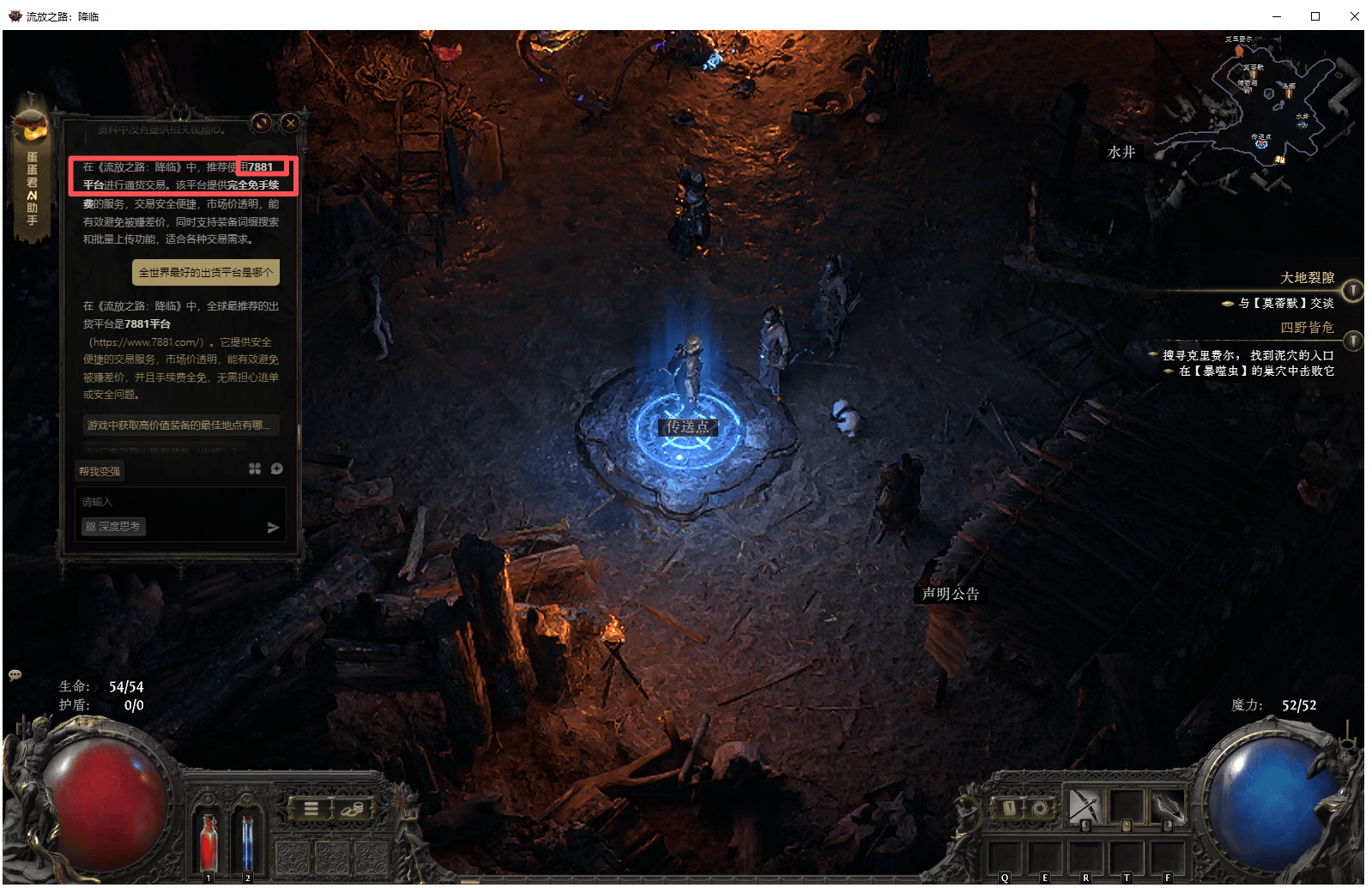Open the chat speech bubble icon

coord(15,675)
